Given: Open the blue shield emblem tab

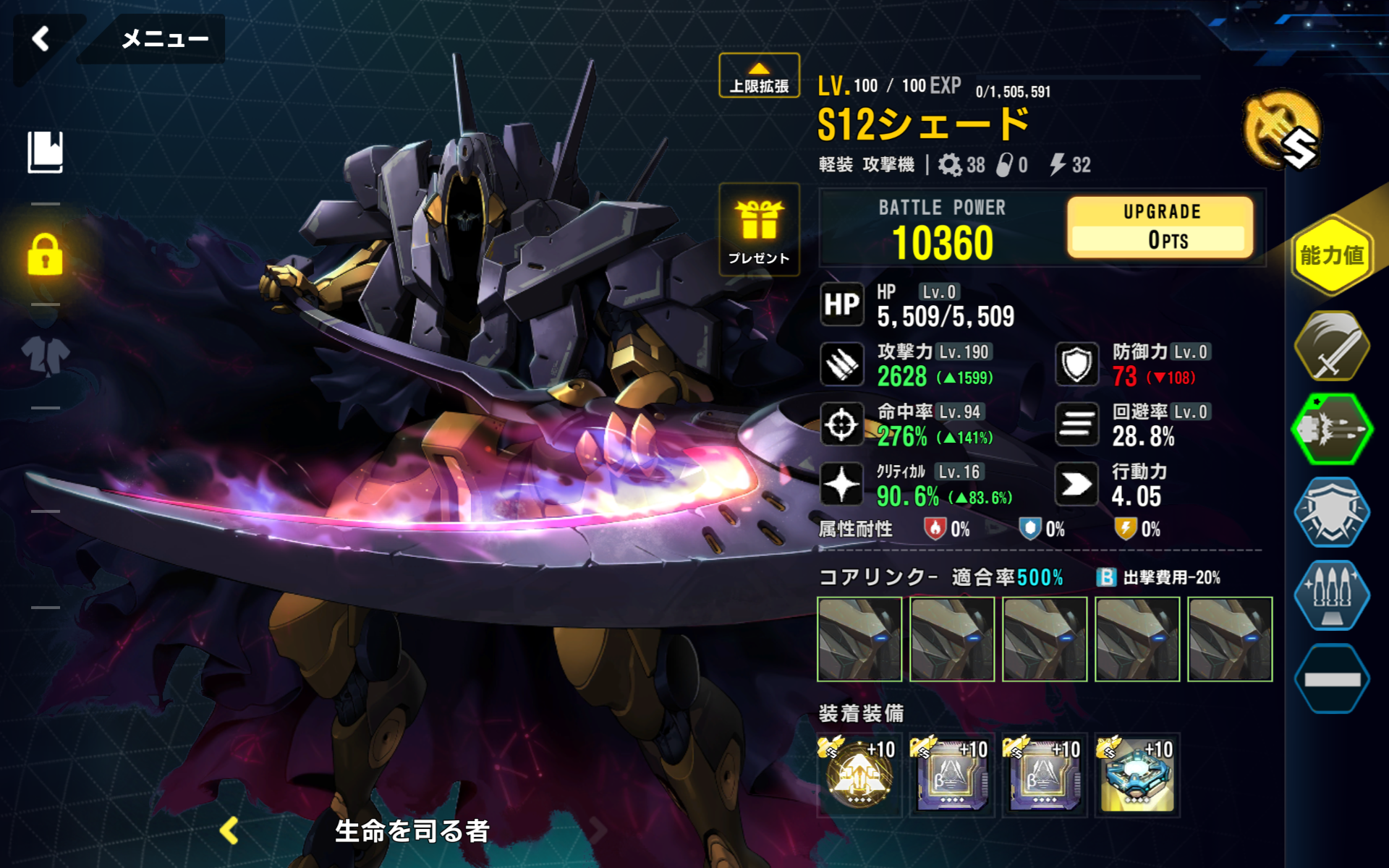Looking at the screenshot, I should [1331, 512].
